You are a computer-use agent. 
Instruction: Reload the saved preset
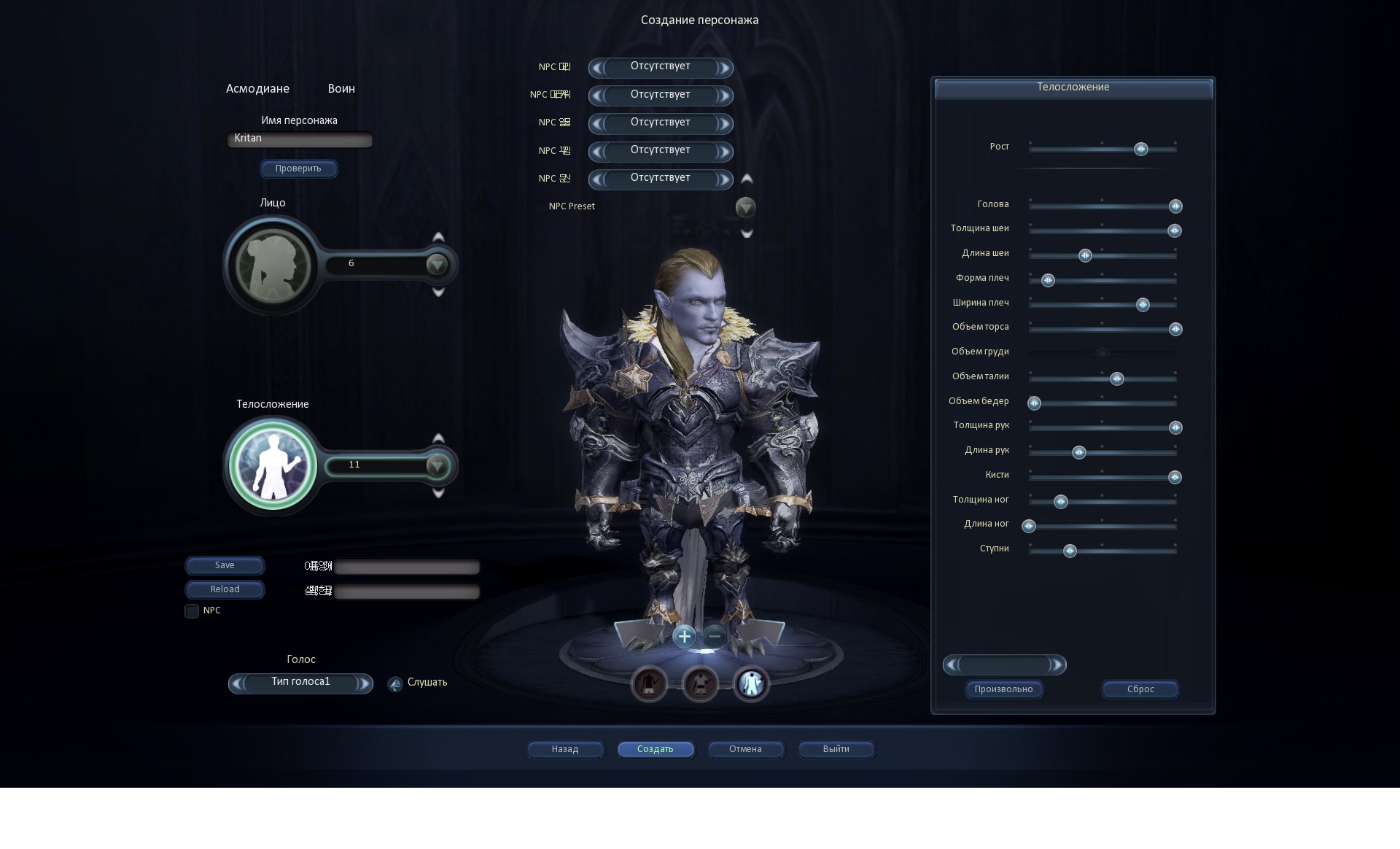pyautogui.click(x=225, y=589)
